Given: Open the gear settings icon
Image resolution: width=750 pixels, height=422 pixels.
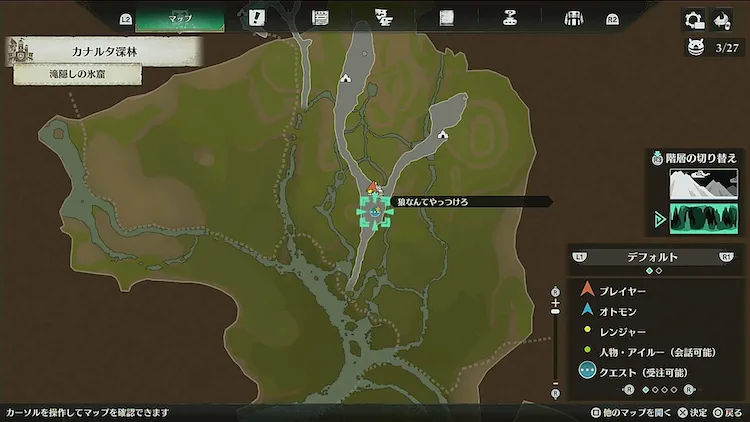Looking at the screenshot, I should (693, 20).
